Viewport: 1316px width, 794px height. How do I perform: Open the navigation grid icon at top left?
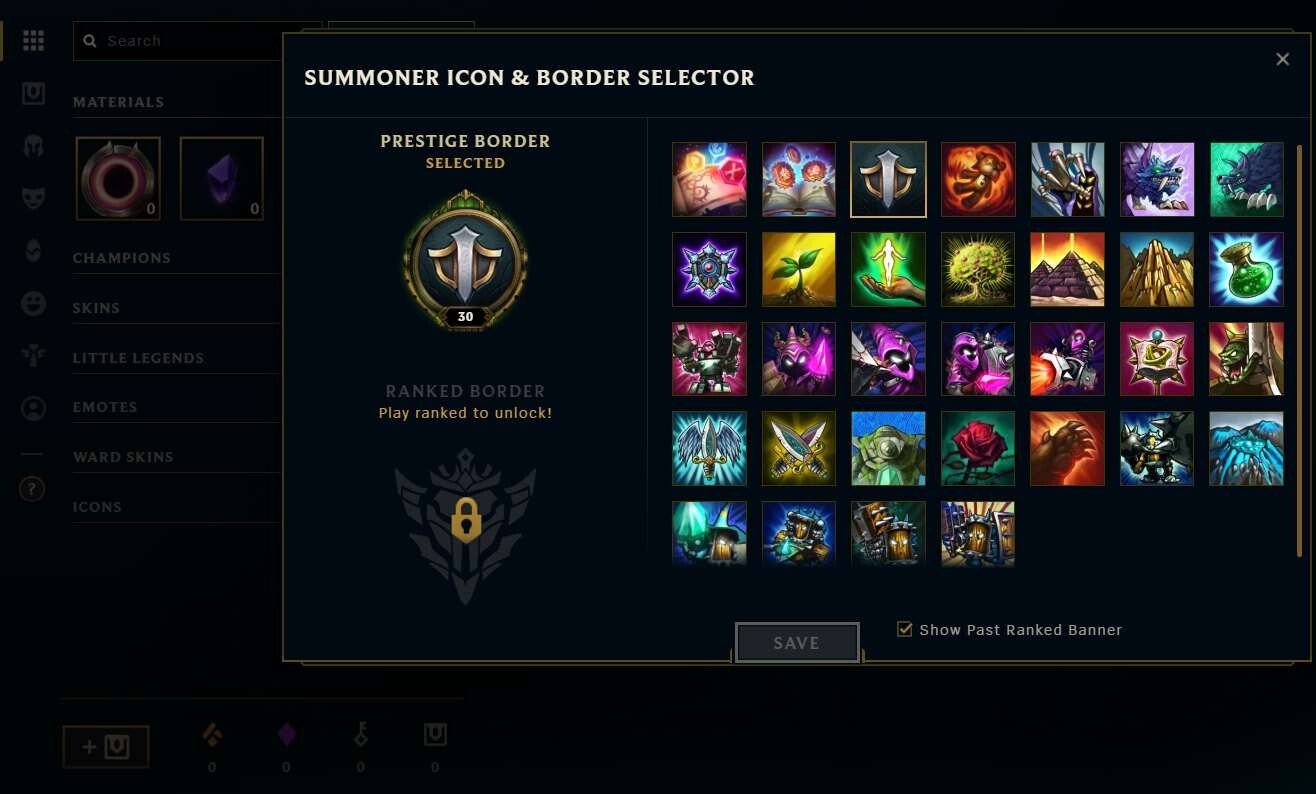click(33, 41)
